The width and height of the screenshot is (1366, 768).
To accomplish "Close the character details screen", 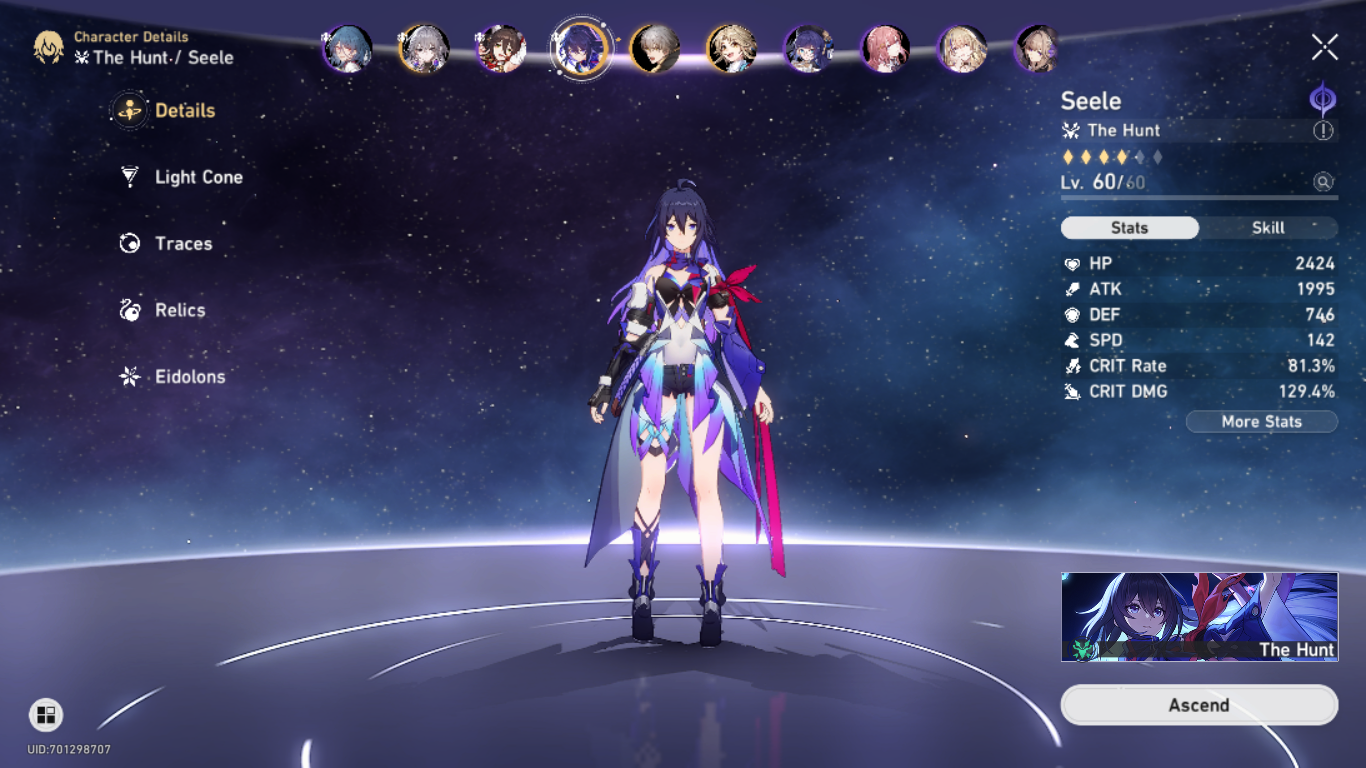I will [1324, 45].
